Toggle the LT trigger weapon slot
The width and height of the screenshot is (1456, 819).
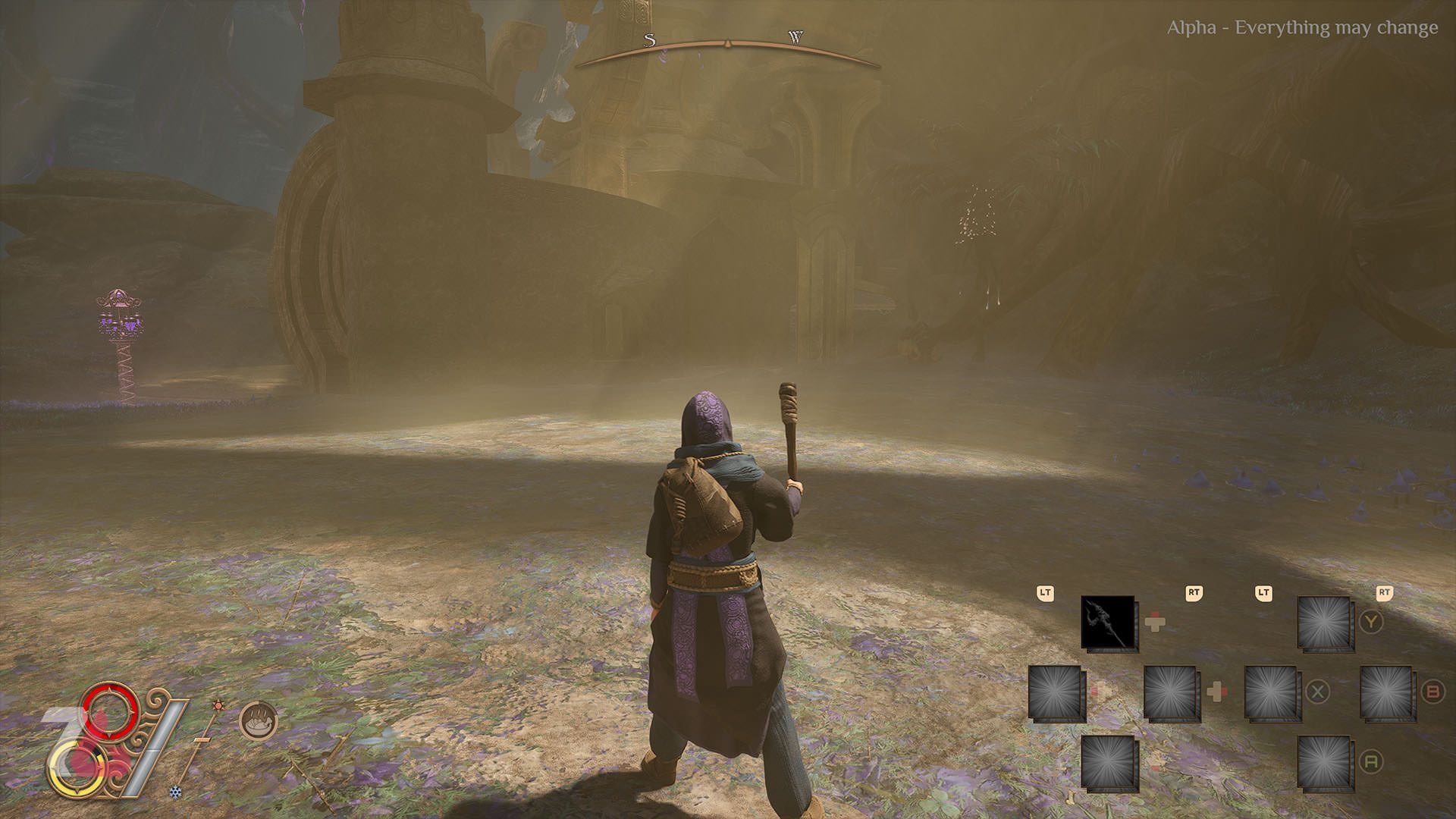1046,594
